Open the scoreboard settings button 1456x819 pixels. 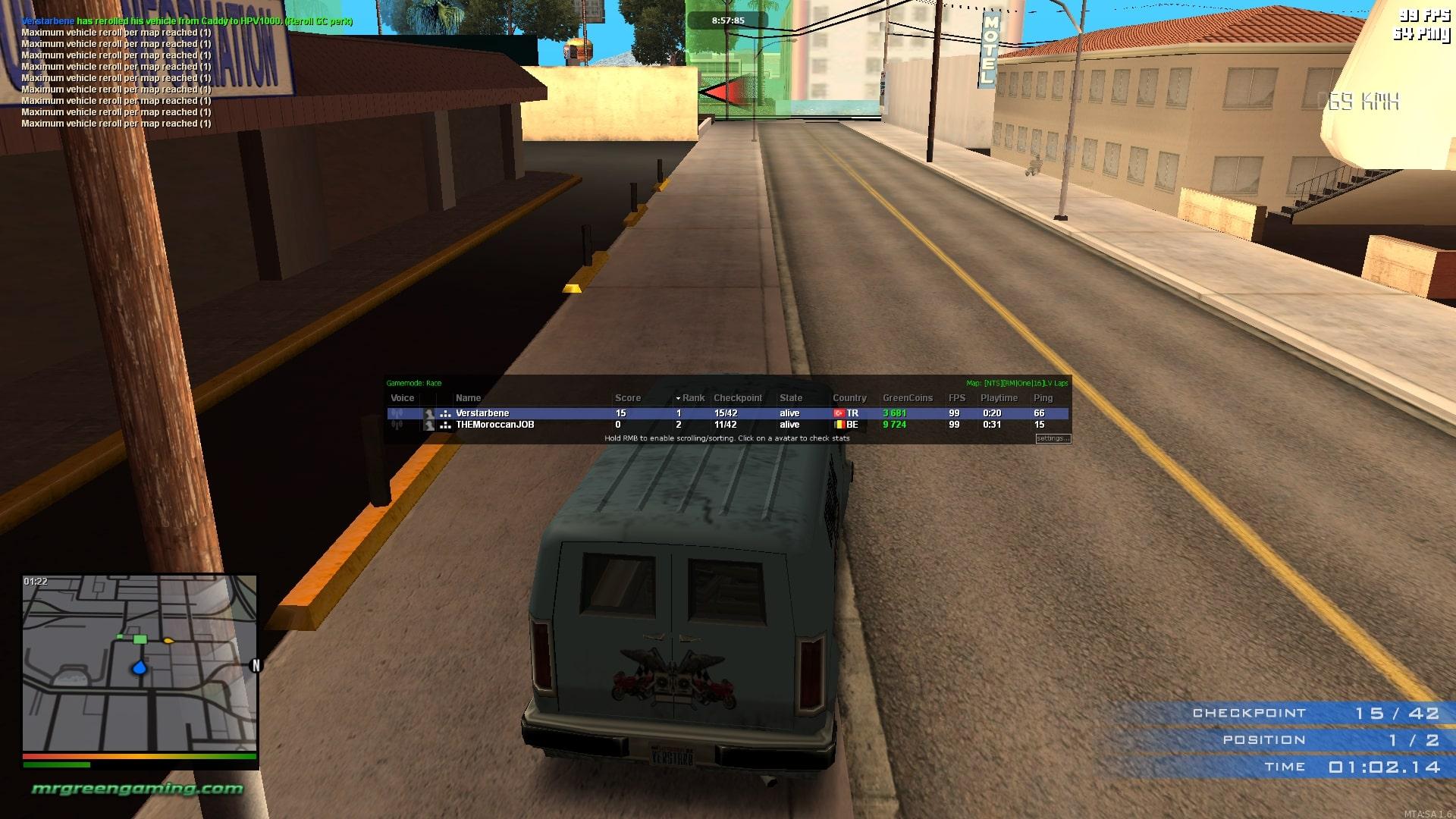coord(1053,438)
